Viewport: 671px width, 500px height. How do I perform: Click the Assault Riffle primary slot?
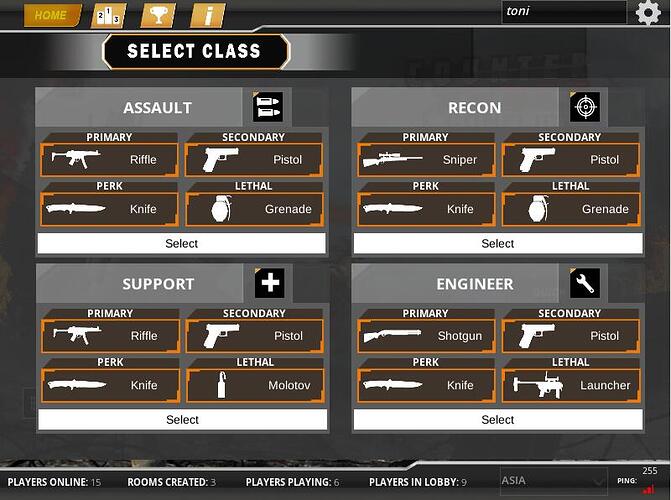coord(110,159)
